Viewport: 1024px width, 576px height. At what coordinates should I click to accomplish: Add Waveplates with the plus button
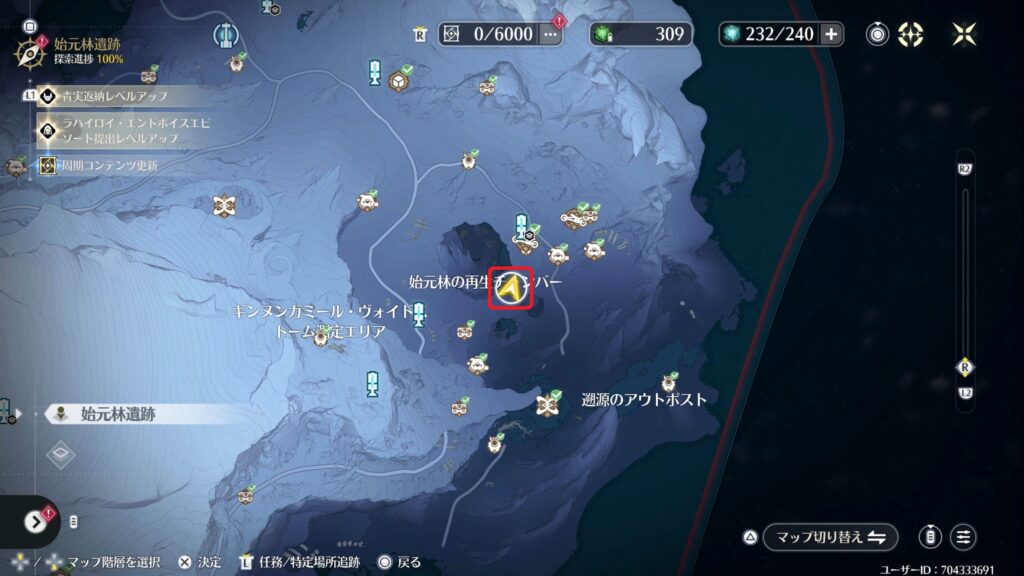click(832, 34)
